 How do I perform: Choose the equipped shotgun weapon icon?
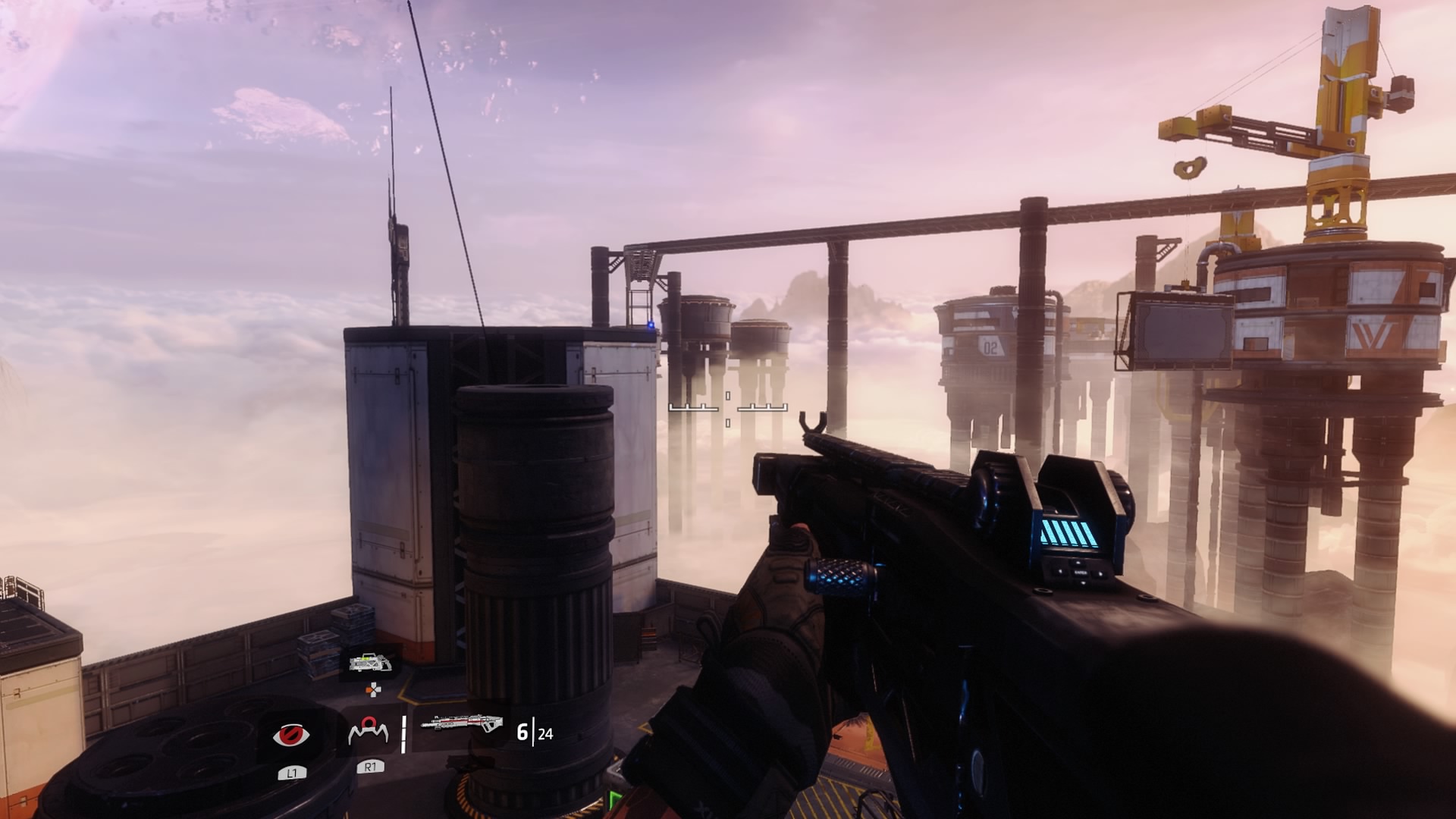462,724
